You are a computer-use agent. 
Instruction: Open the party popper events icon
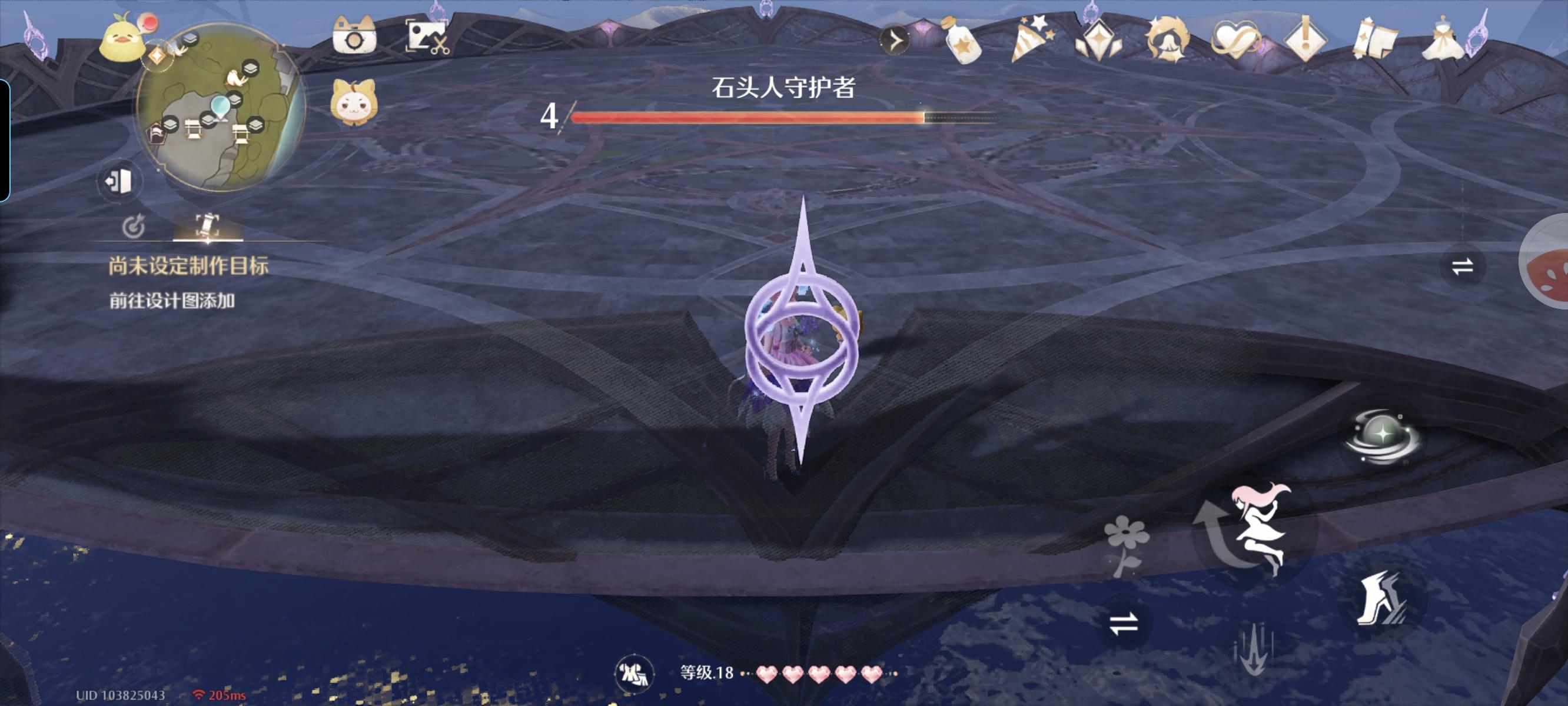click(x=1031, y=39)
